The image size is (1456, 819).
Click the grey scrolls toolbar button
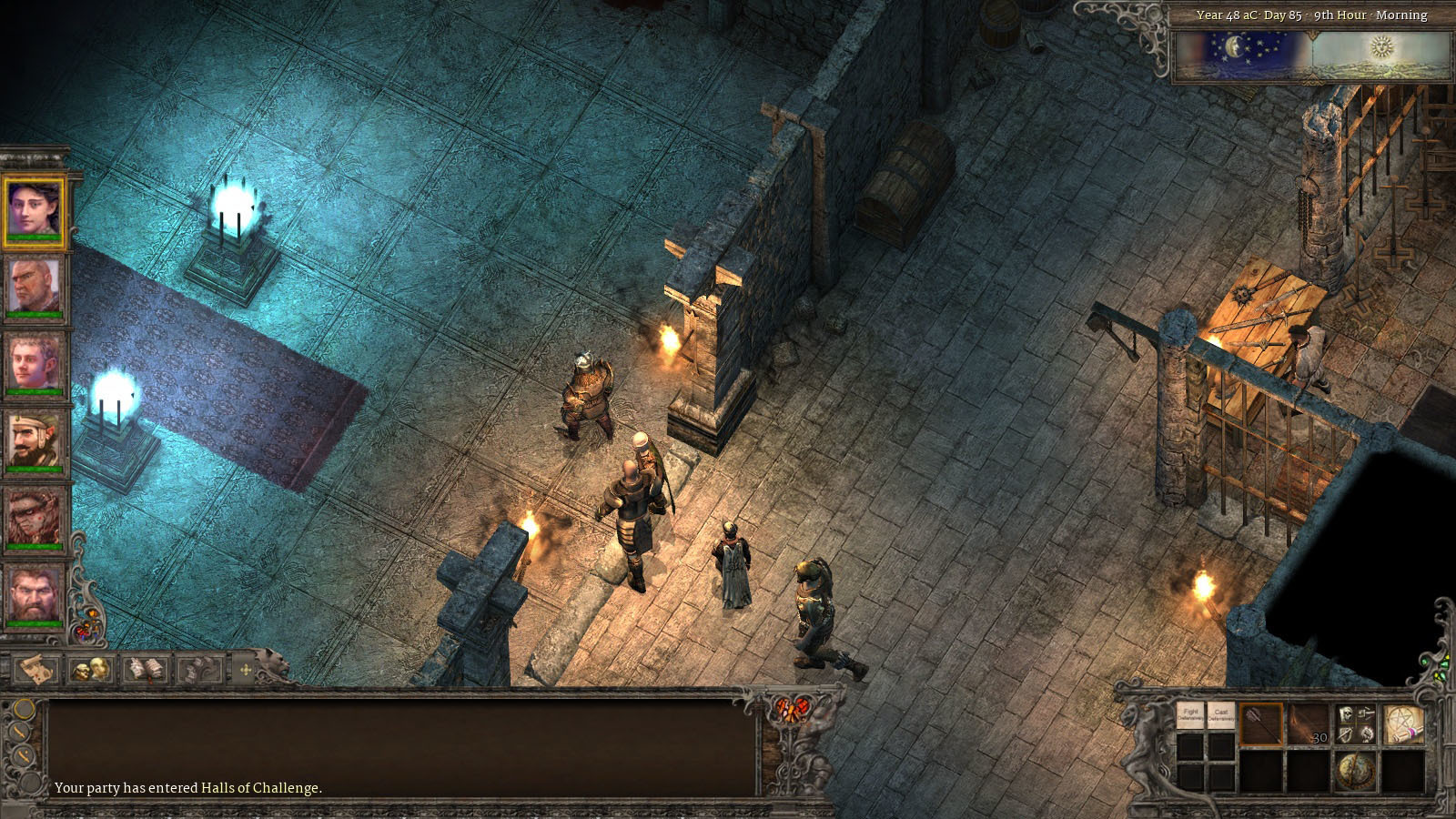click(x=198, y=671)
